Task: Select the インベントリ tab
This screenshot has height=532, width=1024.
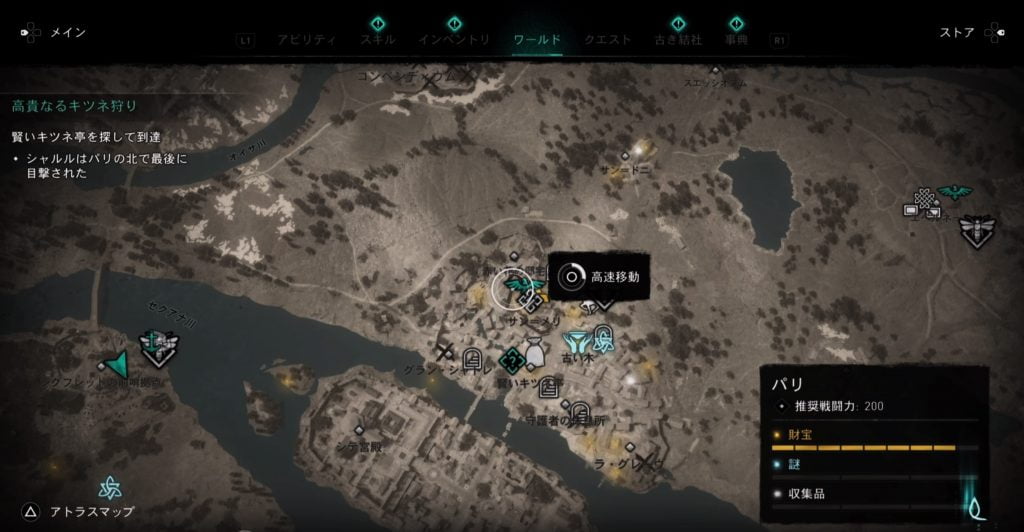Action: tap(454, 40)
